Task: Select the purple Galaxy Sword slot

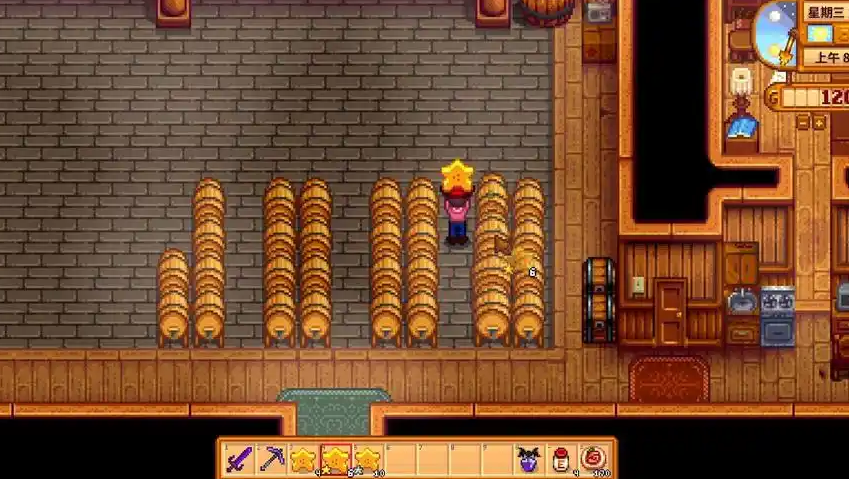Action: [240, 459]
